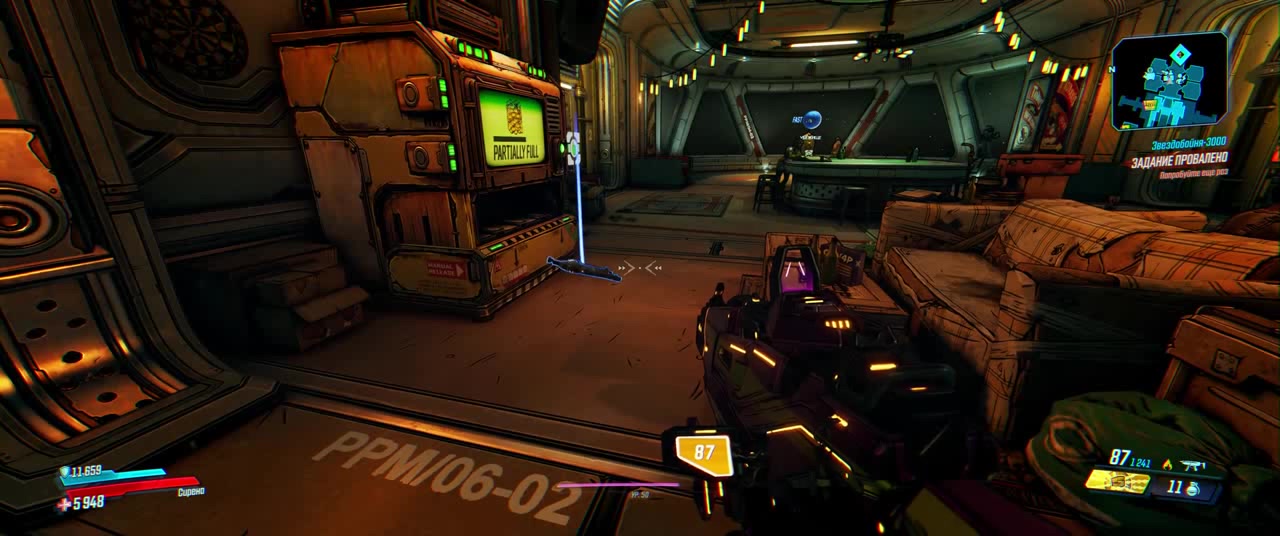Image resolution: width=1280 pixels, height=536 pixels.
Task: Click the grenade icon
Action: pyautogui.click(x=1195, y=489)
